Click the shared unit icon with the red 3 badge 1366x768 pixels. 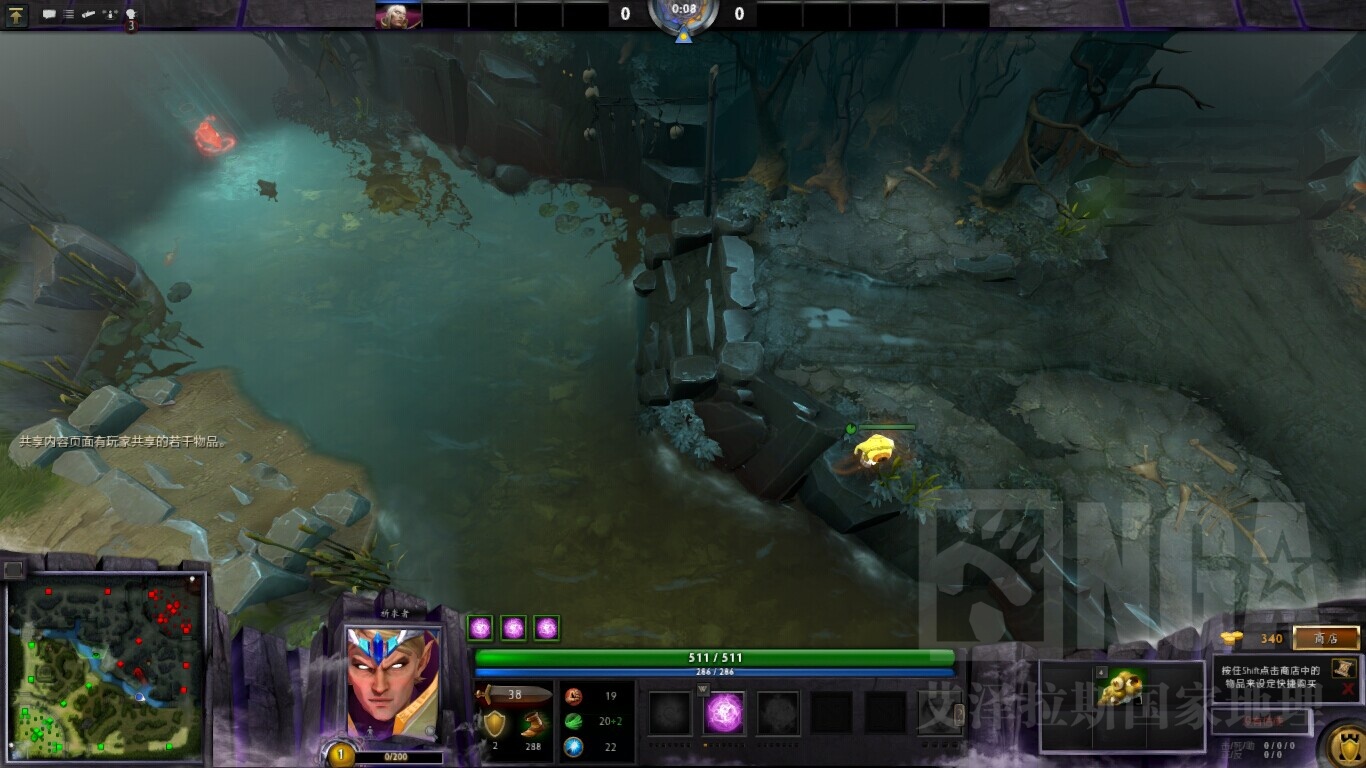pos(129,15)
